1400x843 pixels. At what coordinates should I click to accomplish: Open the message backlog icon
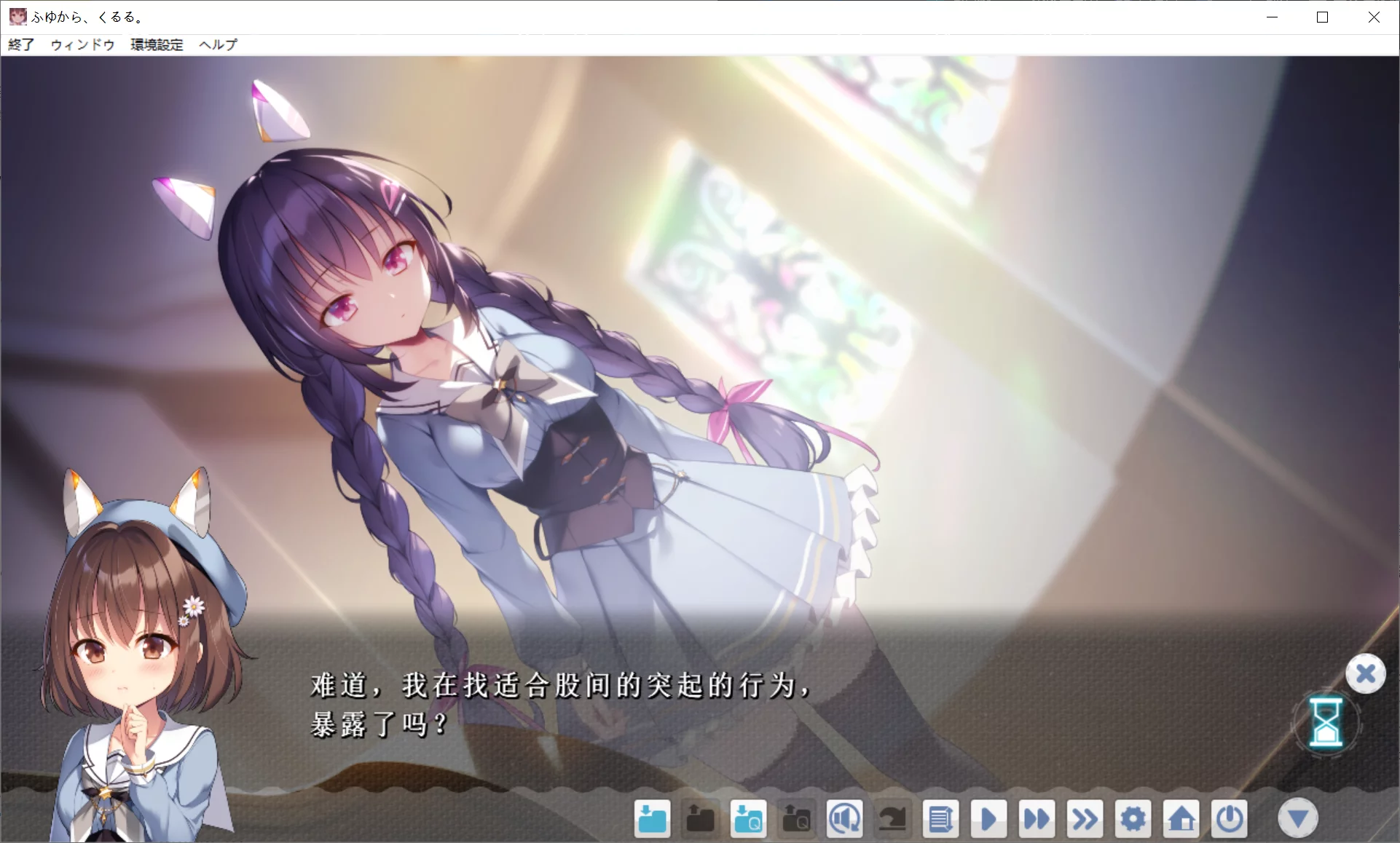[x=940, y=818]
